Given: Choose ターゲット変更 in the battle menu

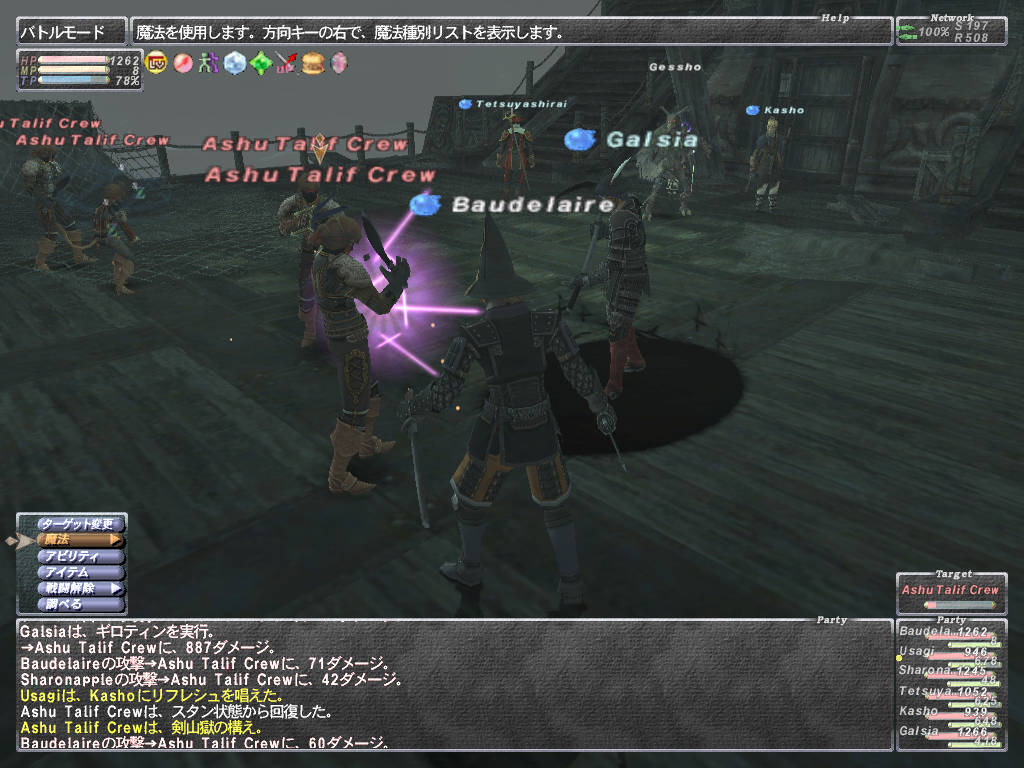Looking at the screenshot, I should point(80,524).
